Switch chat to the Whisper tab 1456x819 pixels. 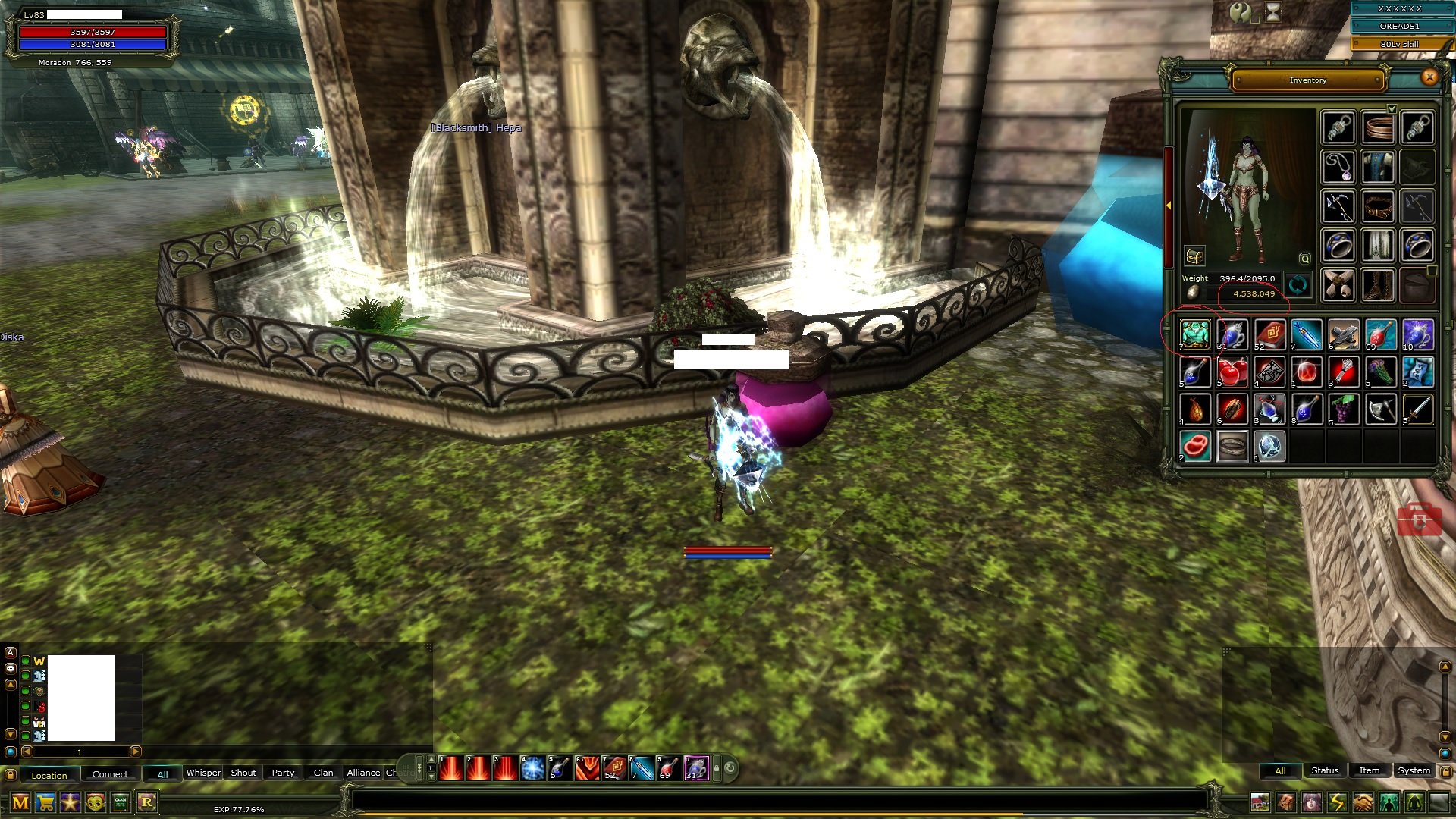[x=203, y=773]
